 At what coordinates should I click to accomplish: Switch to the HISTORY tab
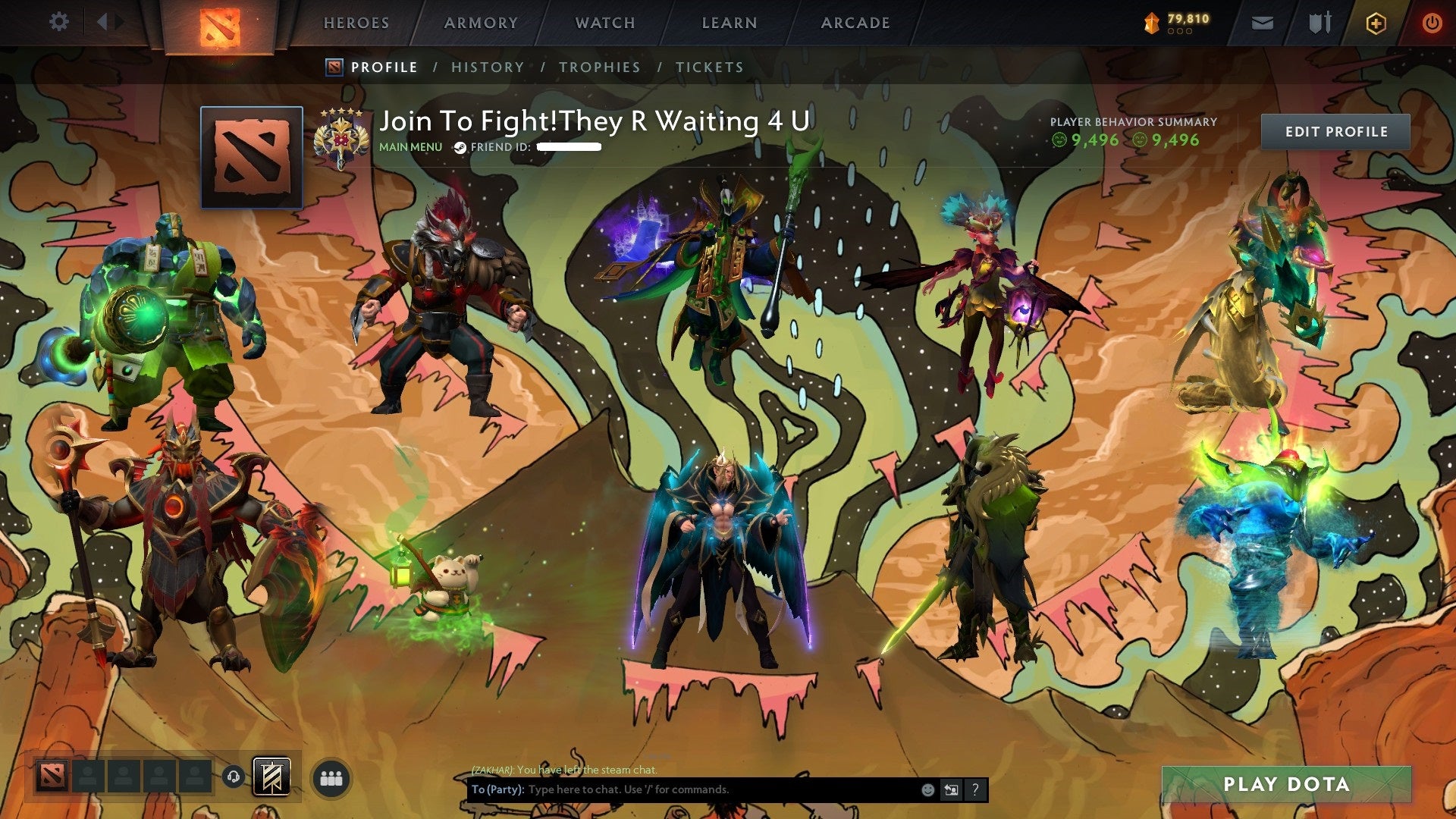(x=487, y=67)
